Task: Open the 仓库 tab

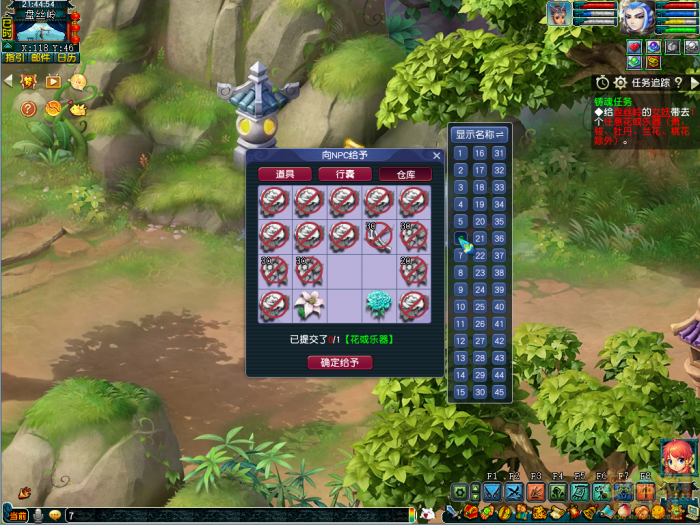Action: (x=405, y=174)
